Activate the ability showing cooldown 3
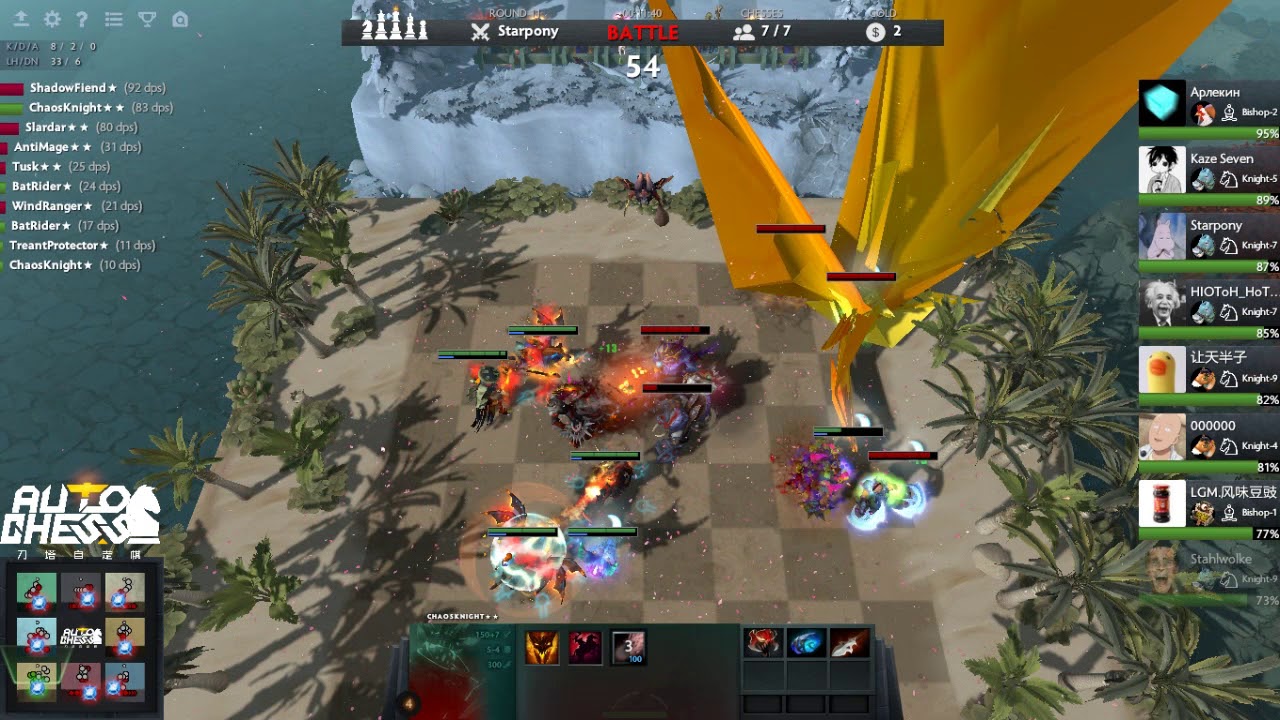Image resolution: width=1280 pixels, height=720 pixels. pyautogui.click(x=628, y=647)
